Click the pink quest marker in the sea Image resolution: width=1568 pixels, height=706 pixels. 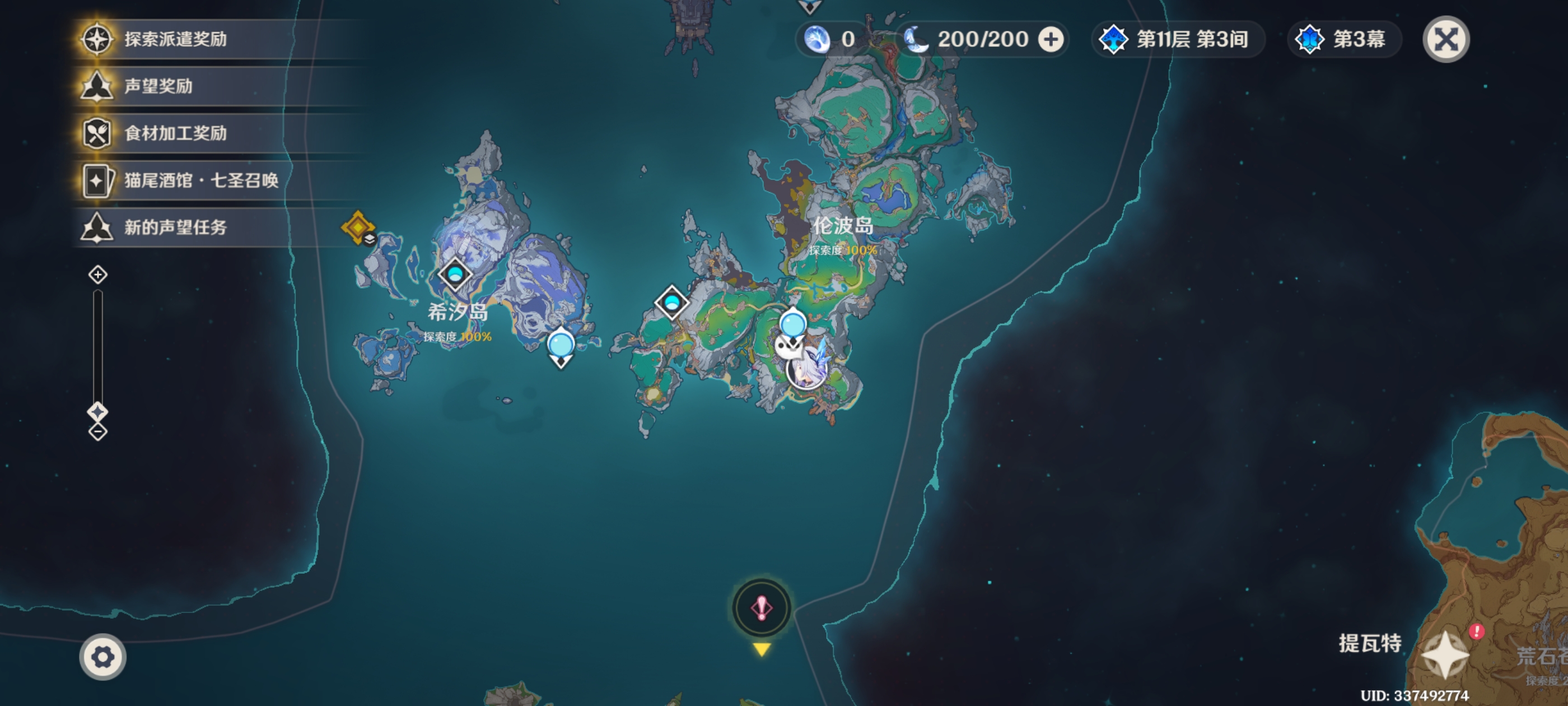pyautogui.click(x=761, y=607)
